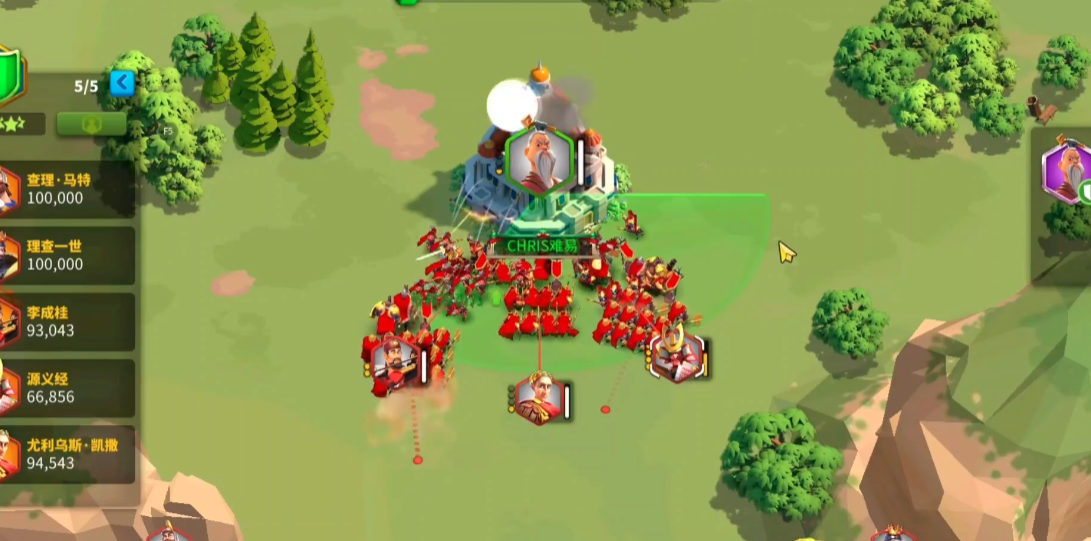
Task: Select the archer commander marker
Action: 395,363
